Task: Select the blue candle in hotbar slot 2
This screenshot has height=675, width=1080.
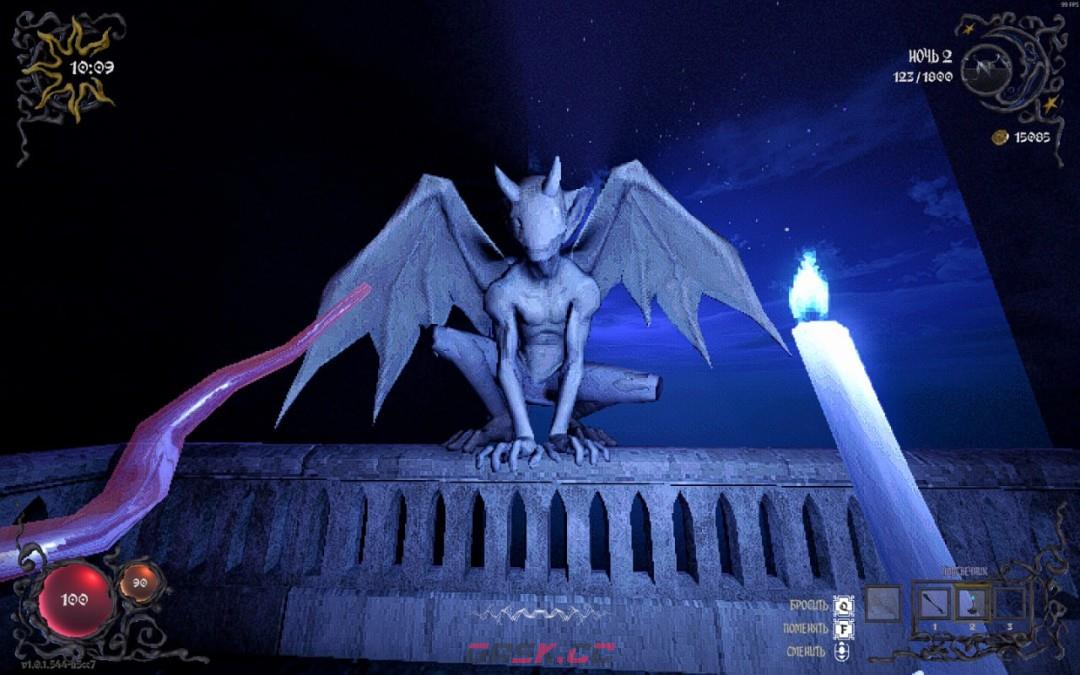Action: pyautogui.click(x=972, y=603)
